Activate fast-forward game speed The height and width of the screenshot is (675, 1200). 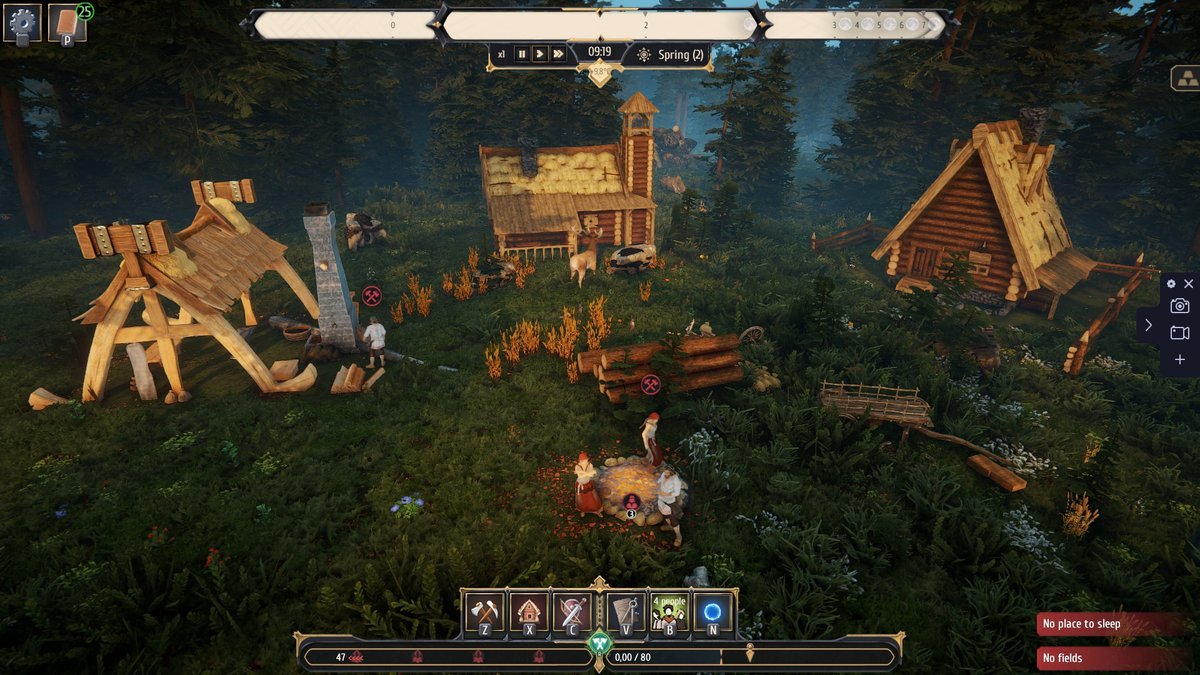[x=558, y=54]
